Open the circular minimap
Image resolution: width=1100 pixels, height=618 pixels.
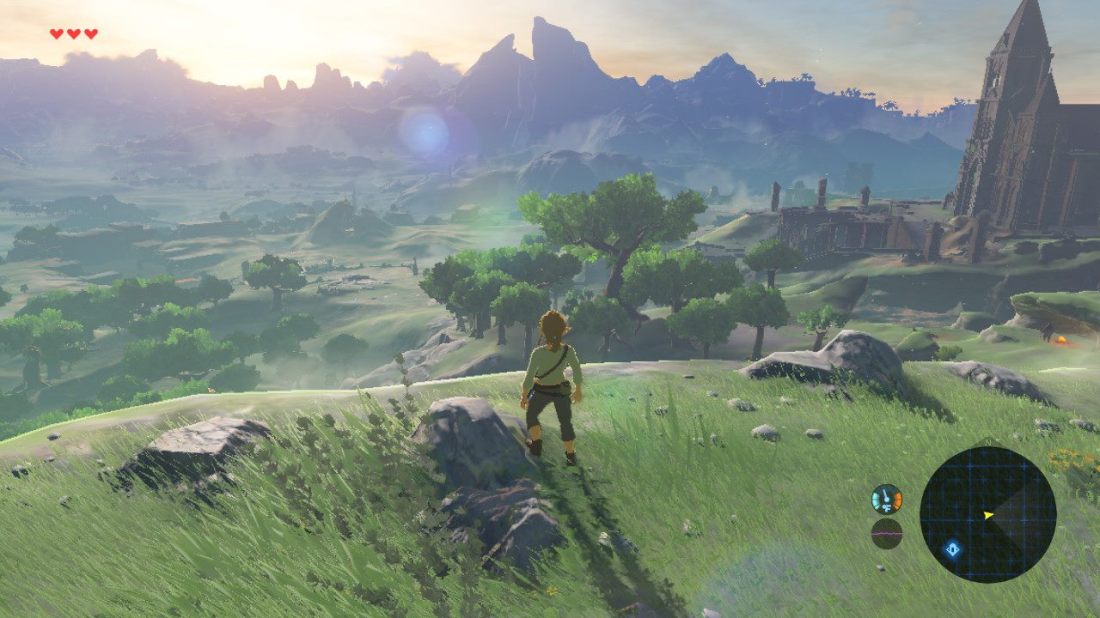click(988, 514)
